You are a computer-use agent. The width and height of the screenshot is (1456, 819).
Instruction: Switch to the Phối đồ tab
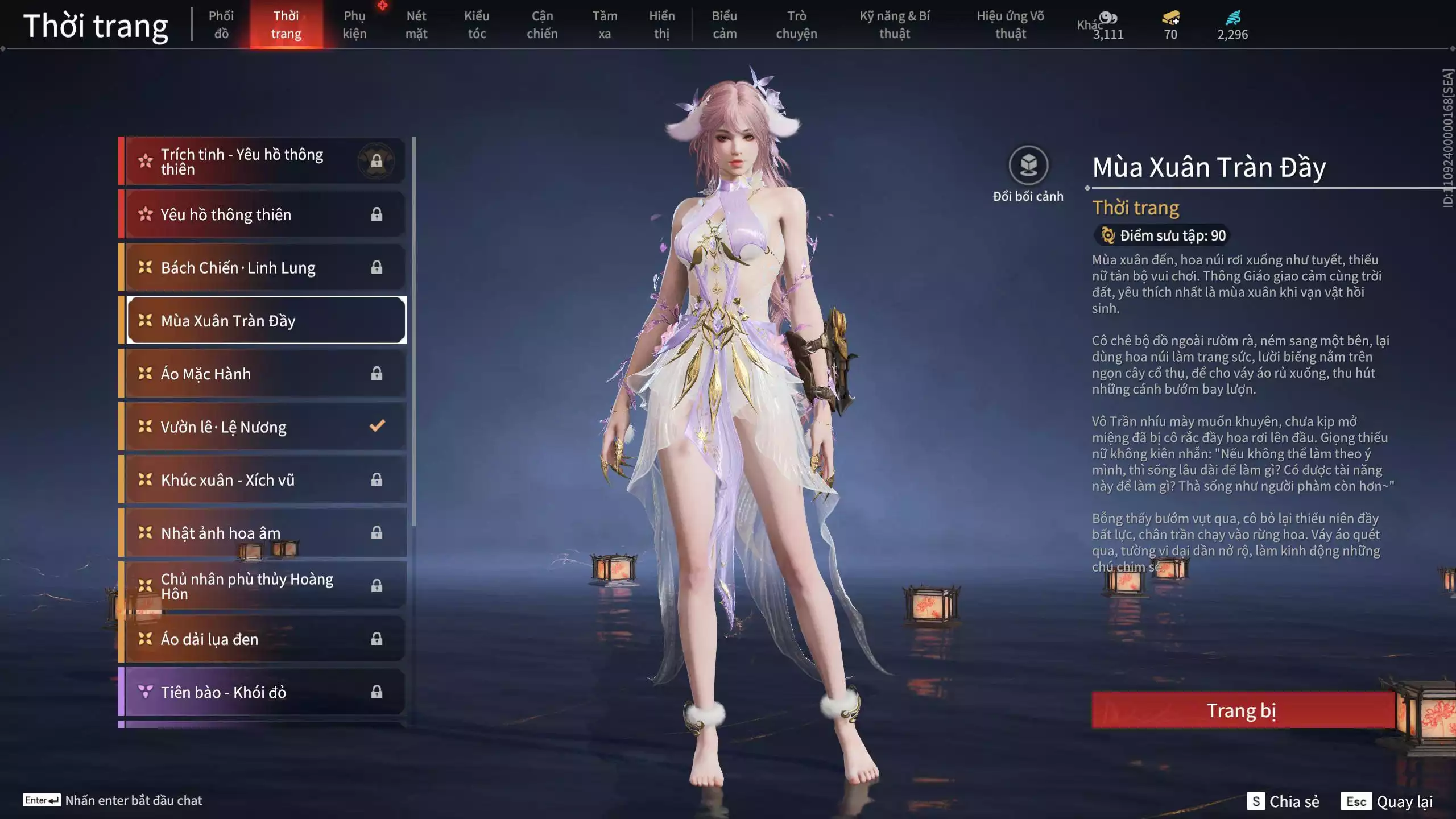(221, 25)
